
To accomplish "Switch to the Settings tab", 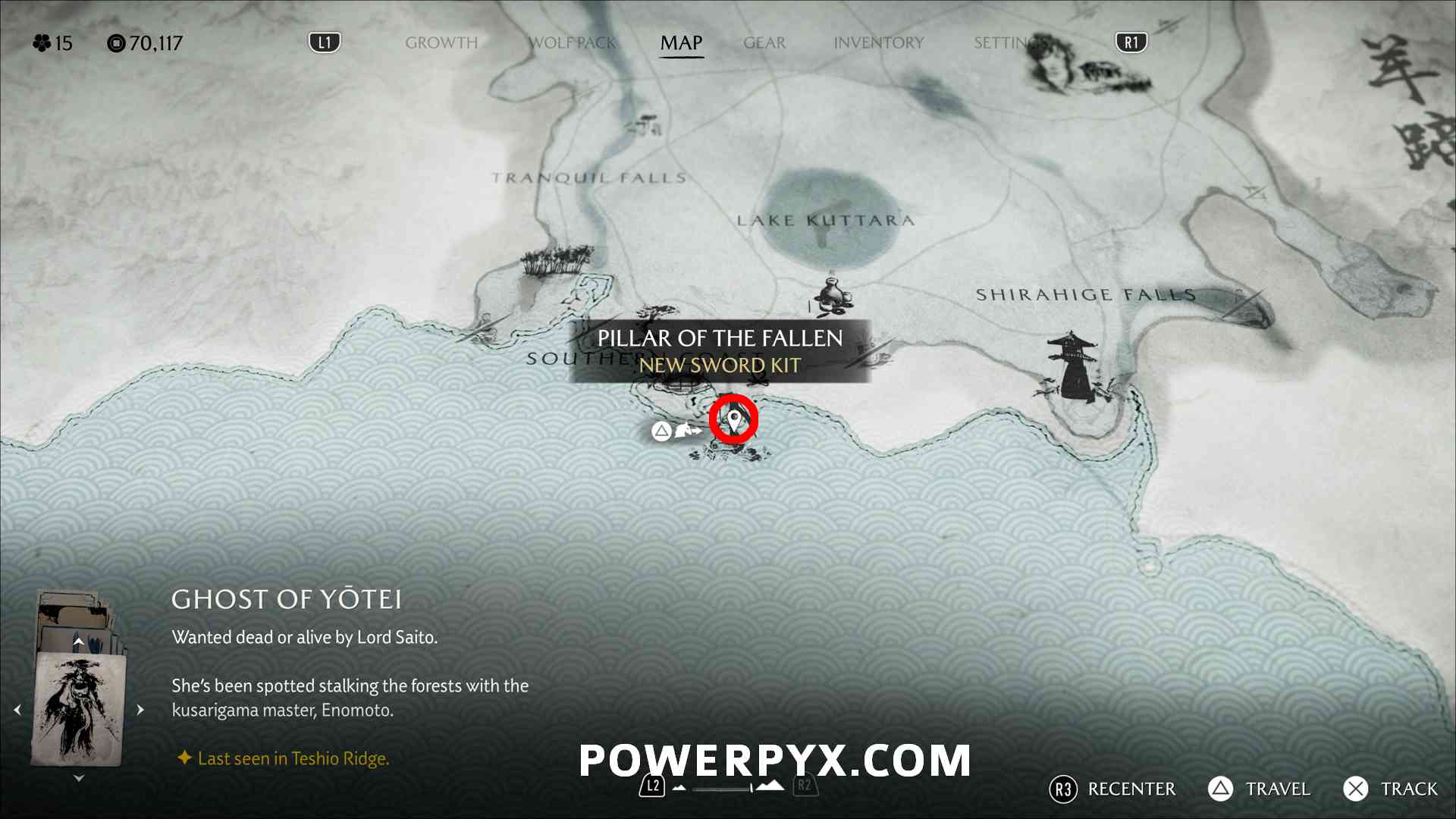I will pyautogui.click(x=1005, y=43).
